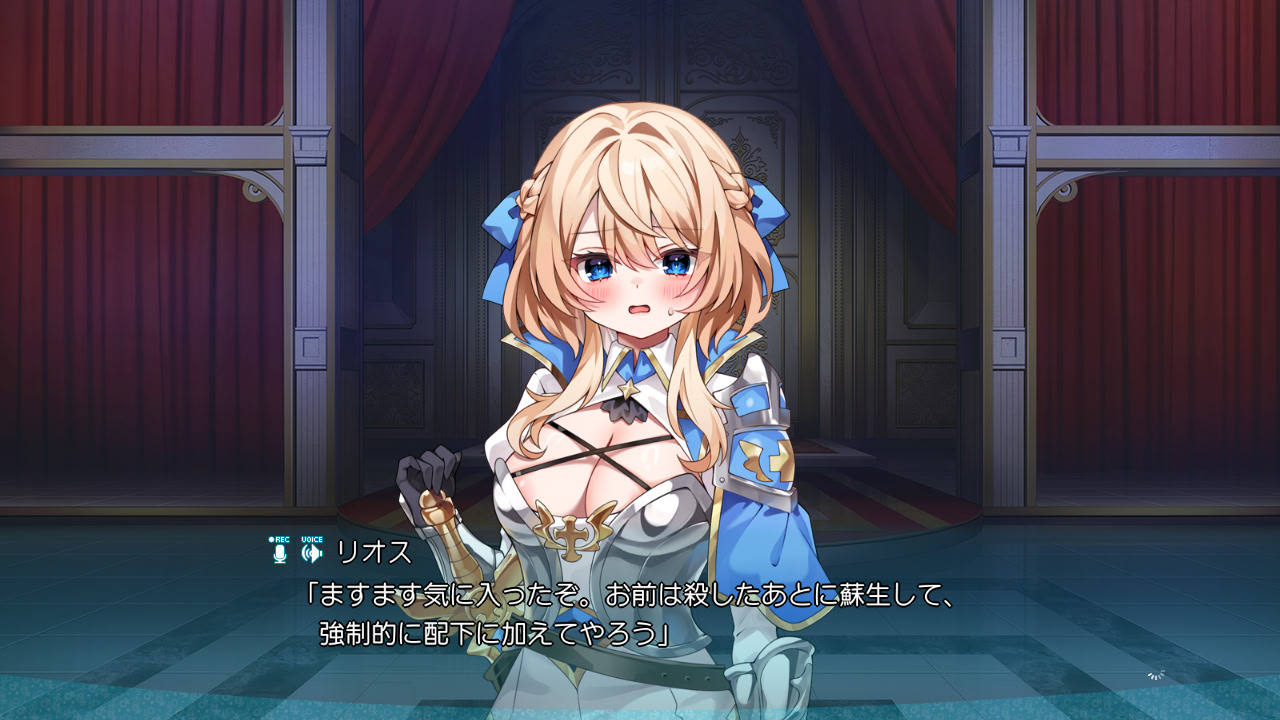The height and width of the screenshot is (720, 1280).
Task: Click the small loading wheel at bottom right
Action: 1155,675
